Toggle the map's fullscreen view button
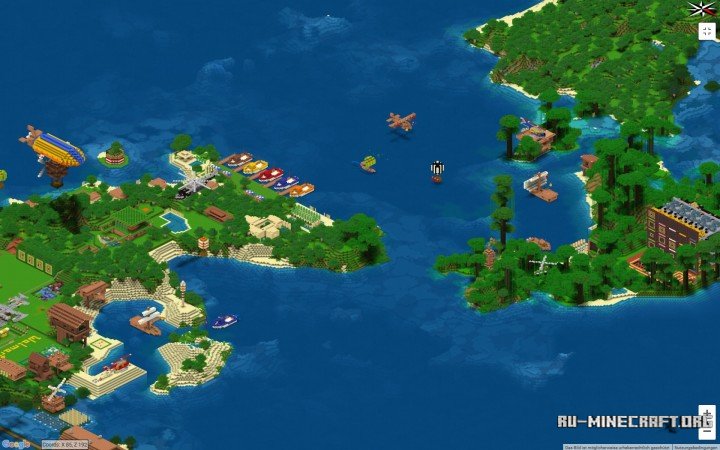The height and width of the screenshot is (450, 720). [x=706, y=30]
